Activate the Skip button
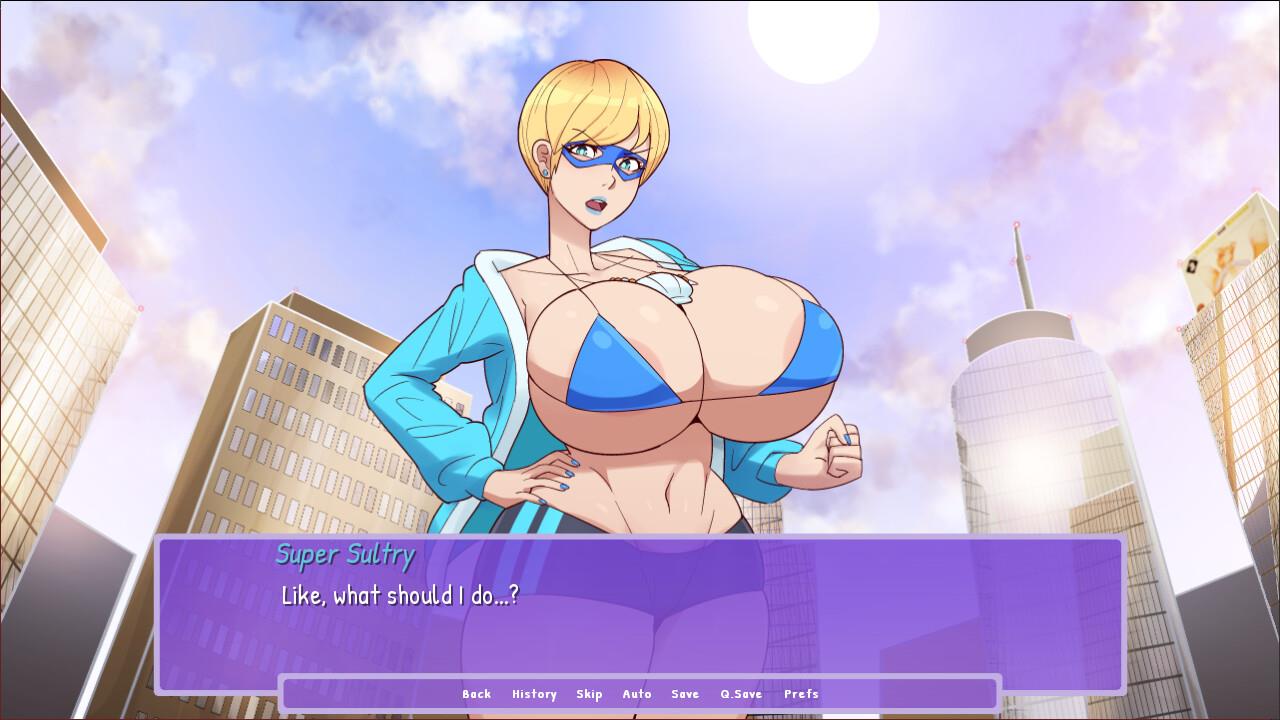Viewport: 1280px width, 720px height. click(589, 694)
